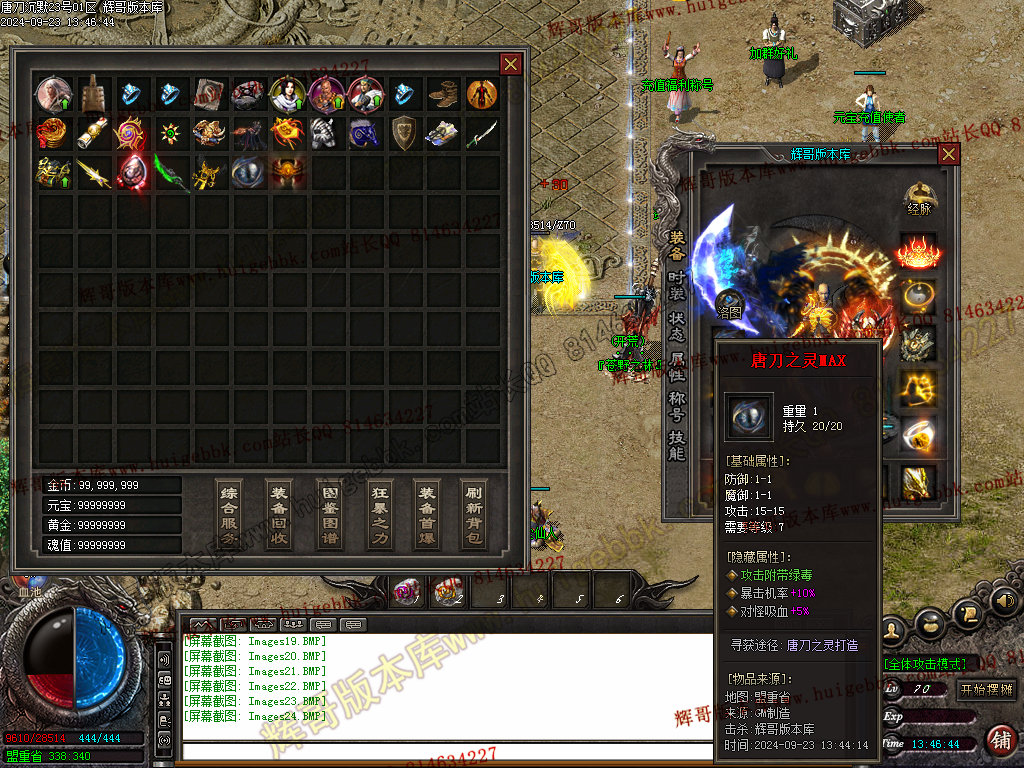Select the crest shield in inventory
The image size is (1024, 768).
point(404,132)
